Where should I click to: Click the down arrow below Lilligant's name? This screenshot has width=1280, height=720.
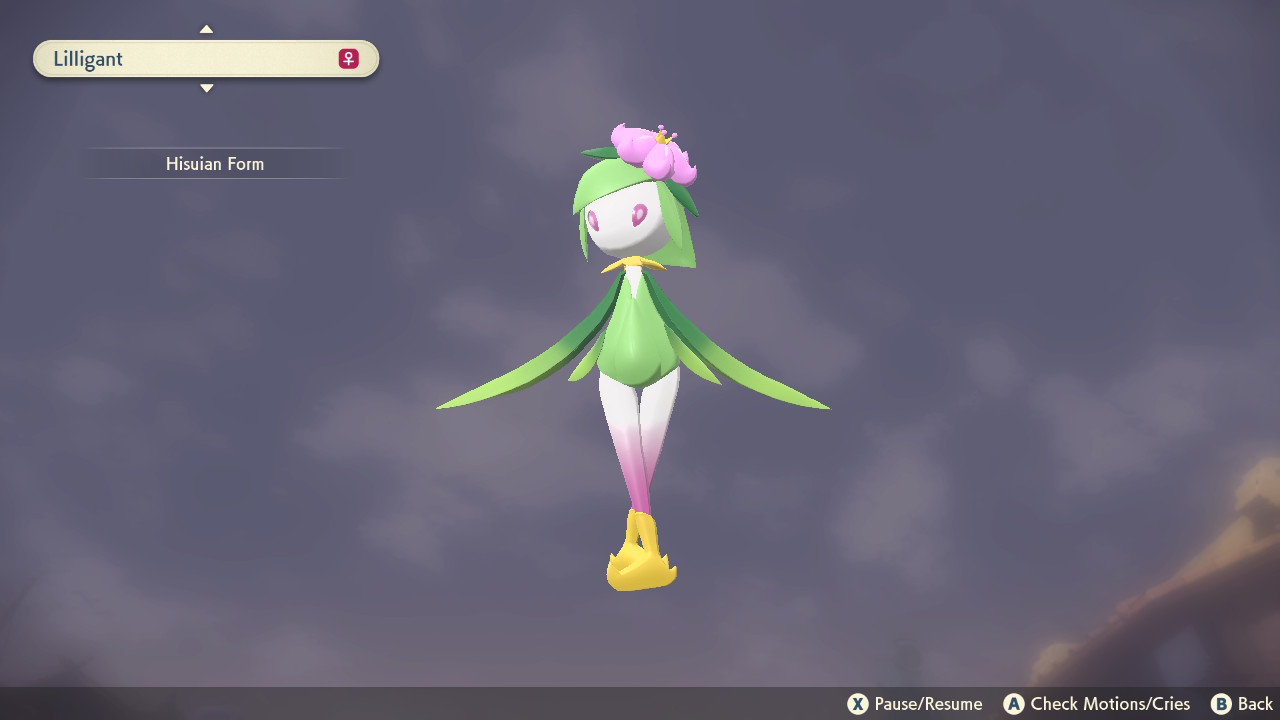coord(206,88)
